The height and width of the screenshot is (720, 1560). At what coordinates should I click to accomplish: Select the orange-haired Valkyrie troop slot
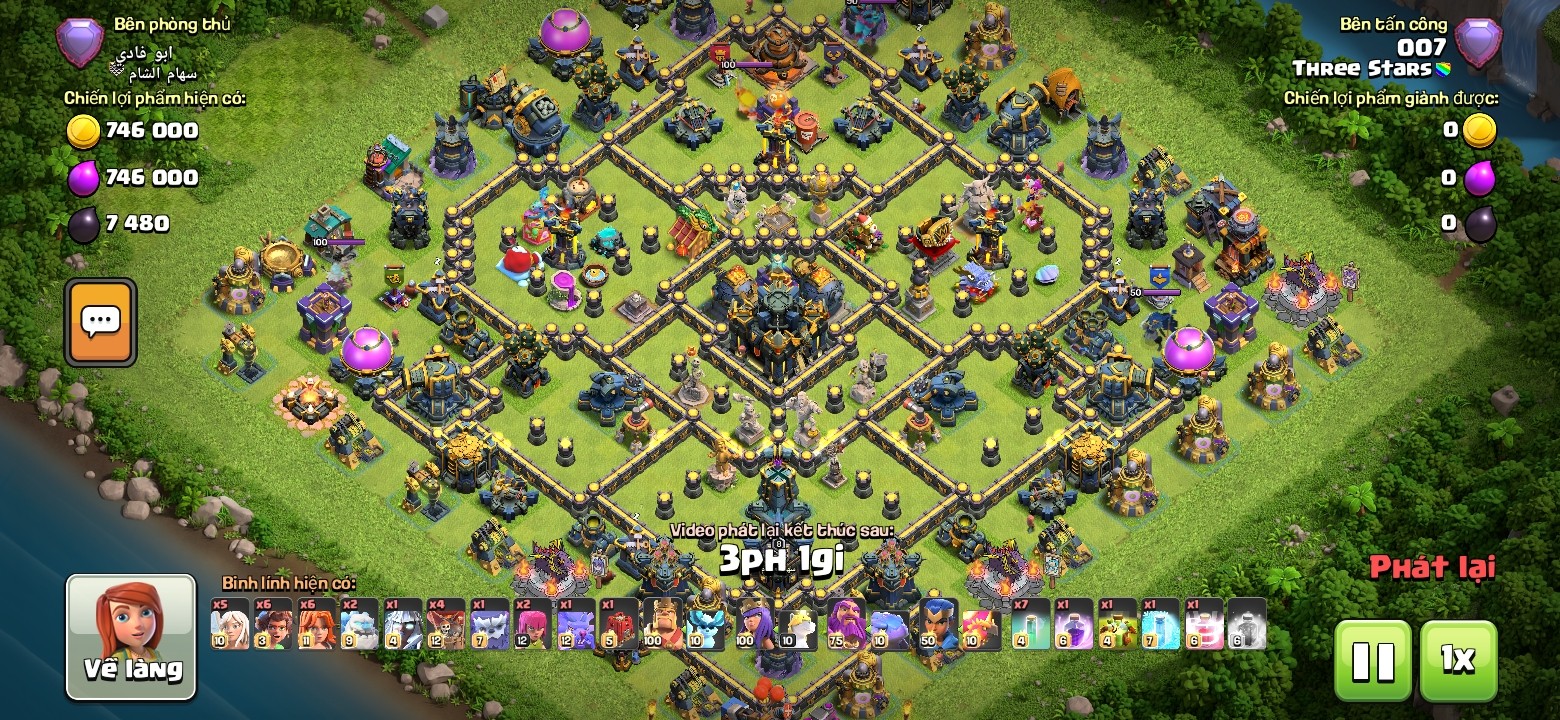coord(316,625)
